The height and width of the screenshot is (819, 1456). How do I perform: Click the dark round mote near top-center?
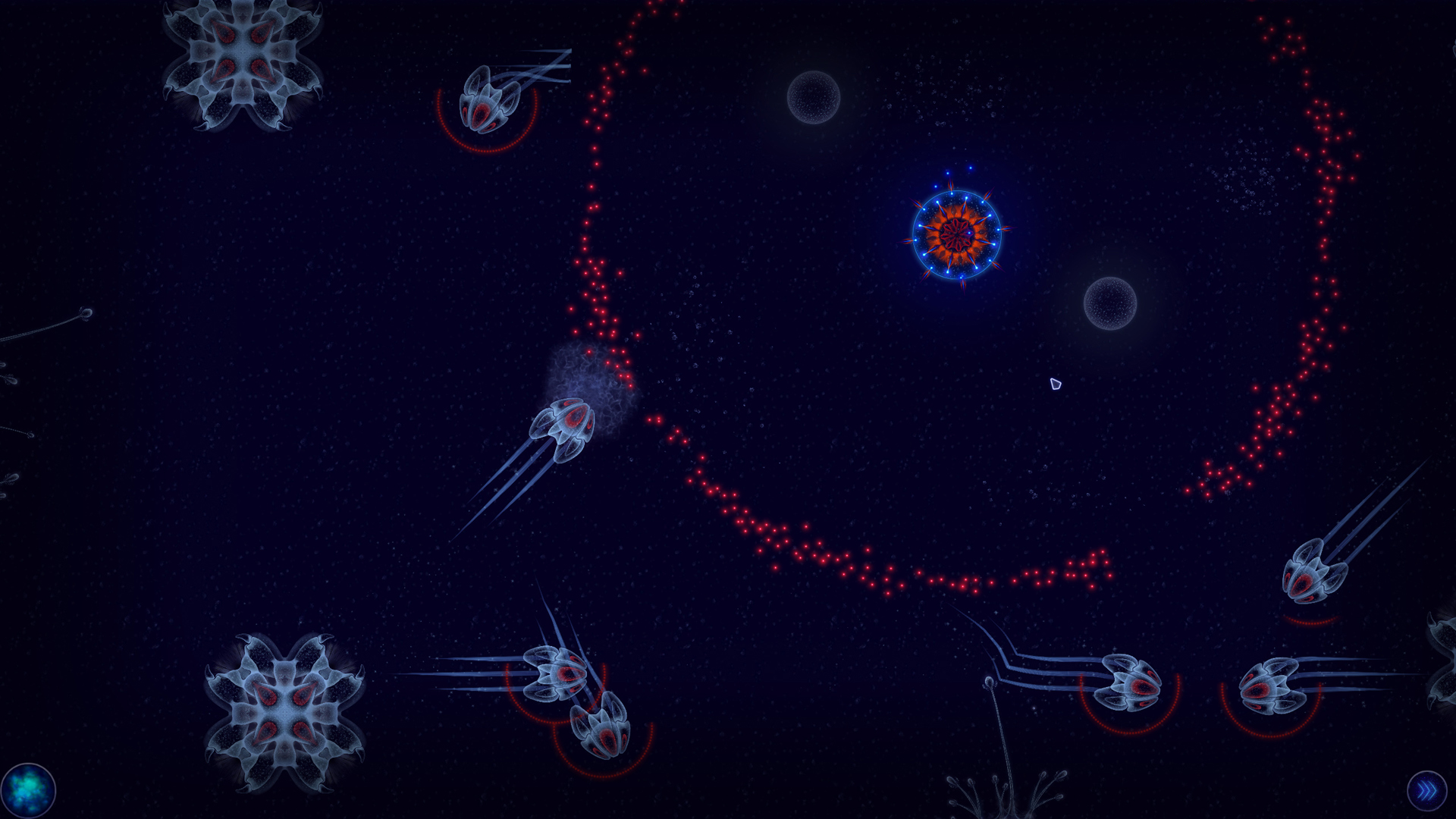(x=815, y=99)
